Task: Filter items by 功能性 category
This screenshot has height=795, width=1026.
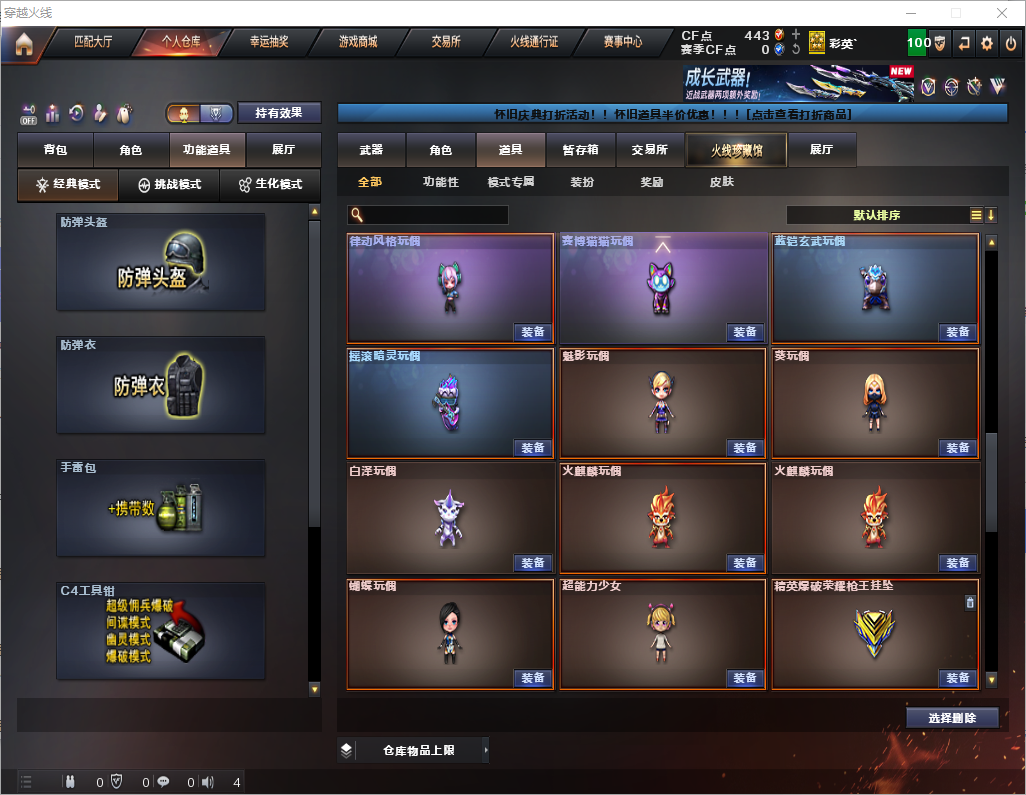Action: (441, 182)
